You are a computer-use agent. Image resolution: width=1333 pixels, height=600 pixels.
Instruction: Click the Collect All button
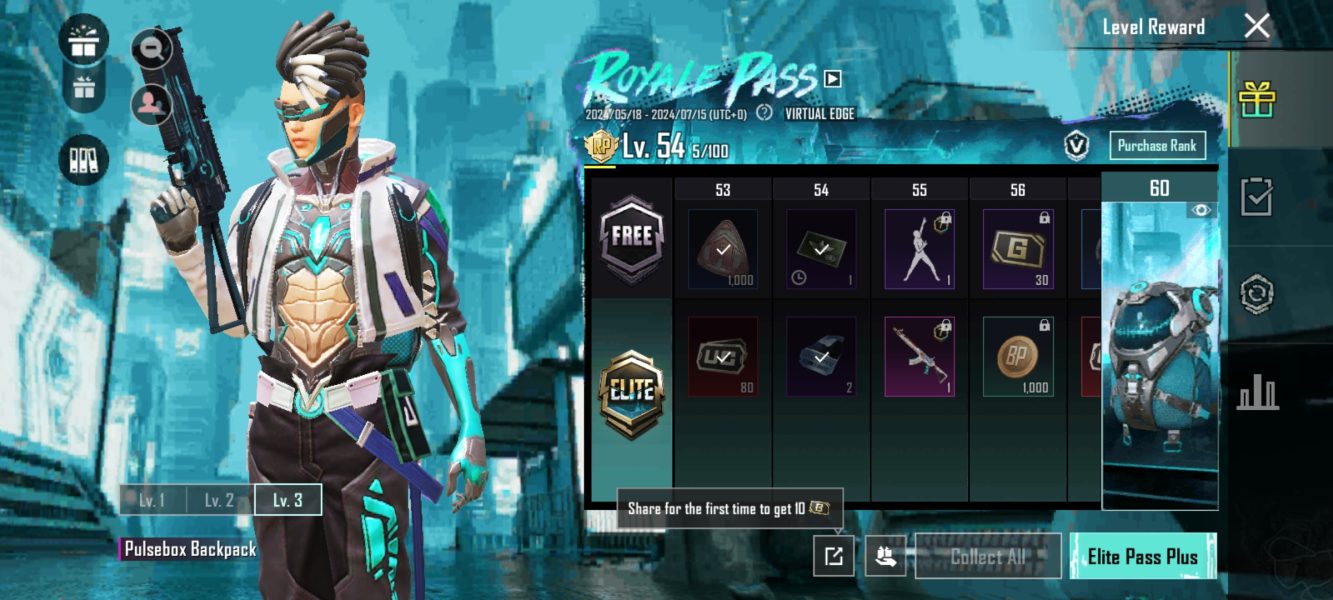click(988, 556)
